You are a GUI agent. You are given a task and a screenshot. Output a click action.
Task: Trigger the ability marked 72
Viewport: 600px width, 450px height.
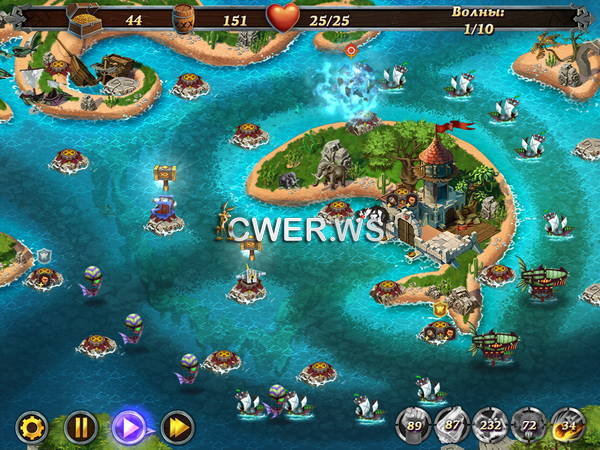point(527,425)
